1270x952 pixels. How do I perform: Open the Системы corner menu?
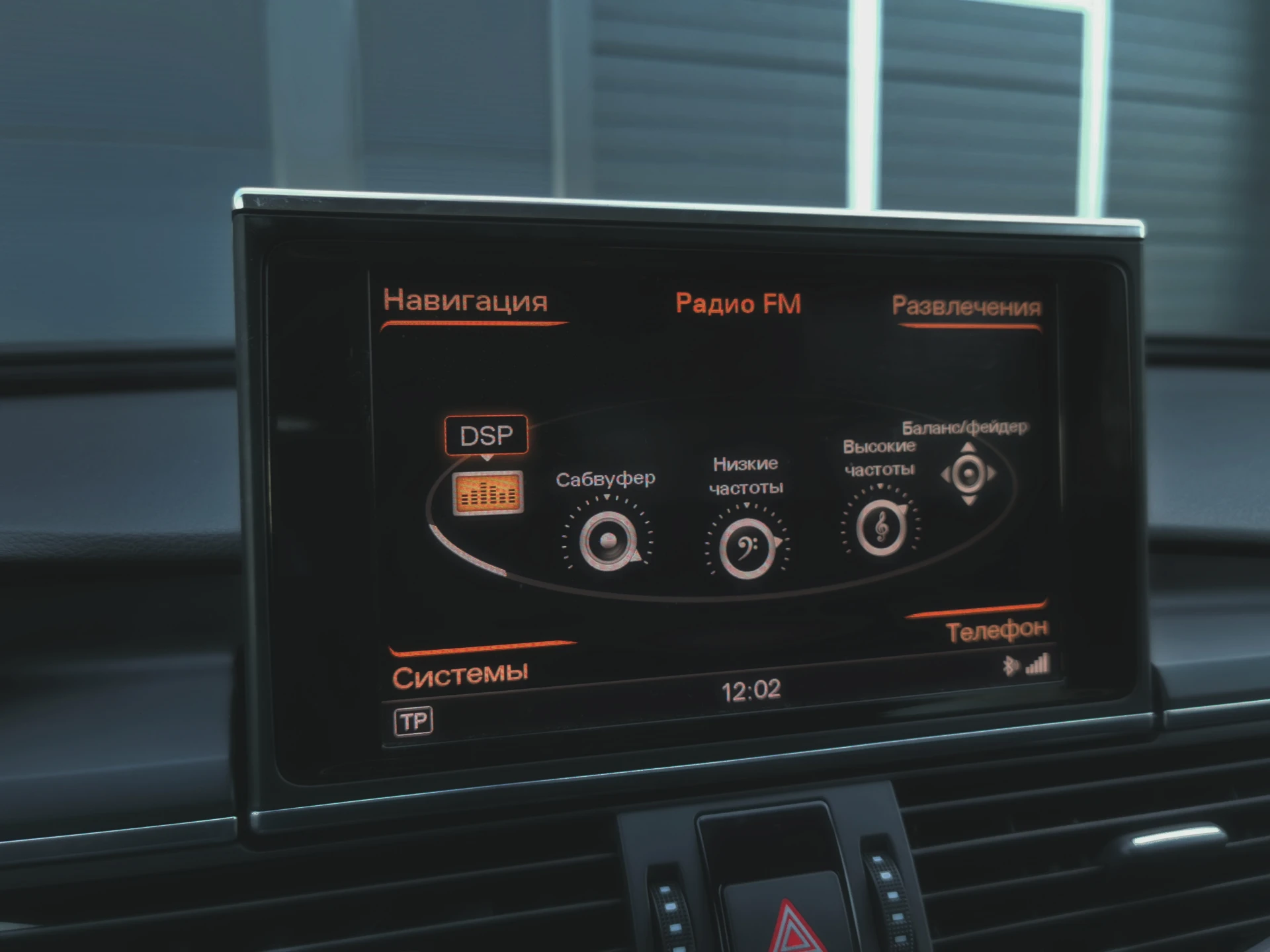pyautogui.click(x=460, y=675)
